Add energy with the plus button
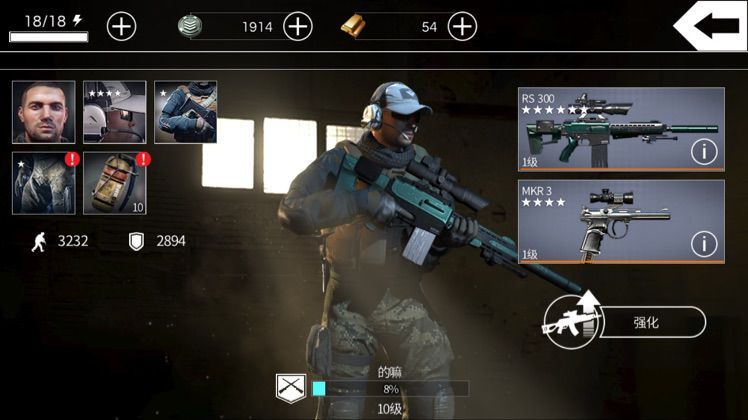Image resolution: width=748 pixels, height=420 pixels. 121,26
